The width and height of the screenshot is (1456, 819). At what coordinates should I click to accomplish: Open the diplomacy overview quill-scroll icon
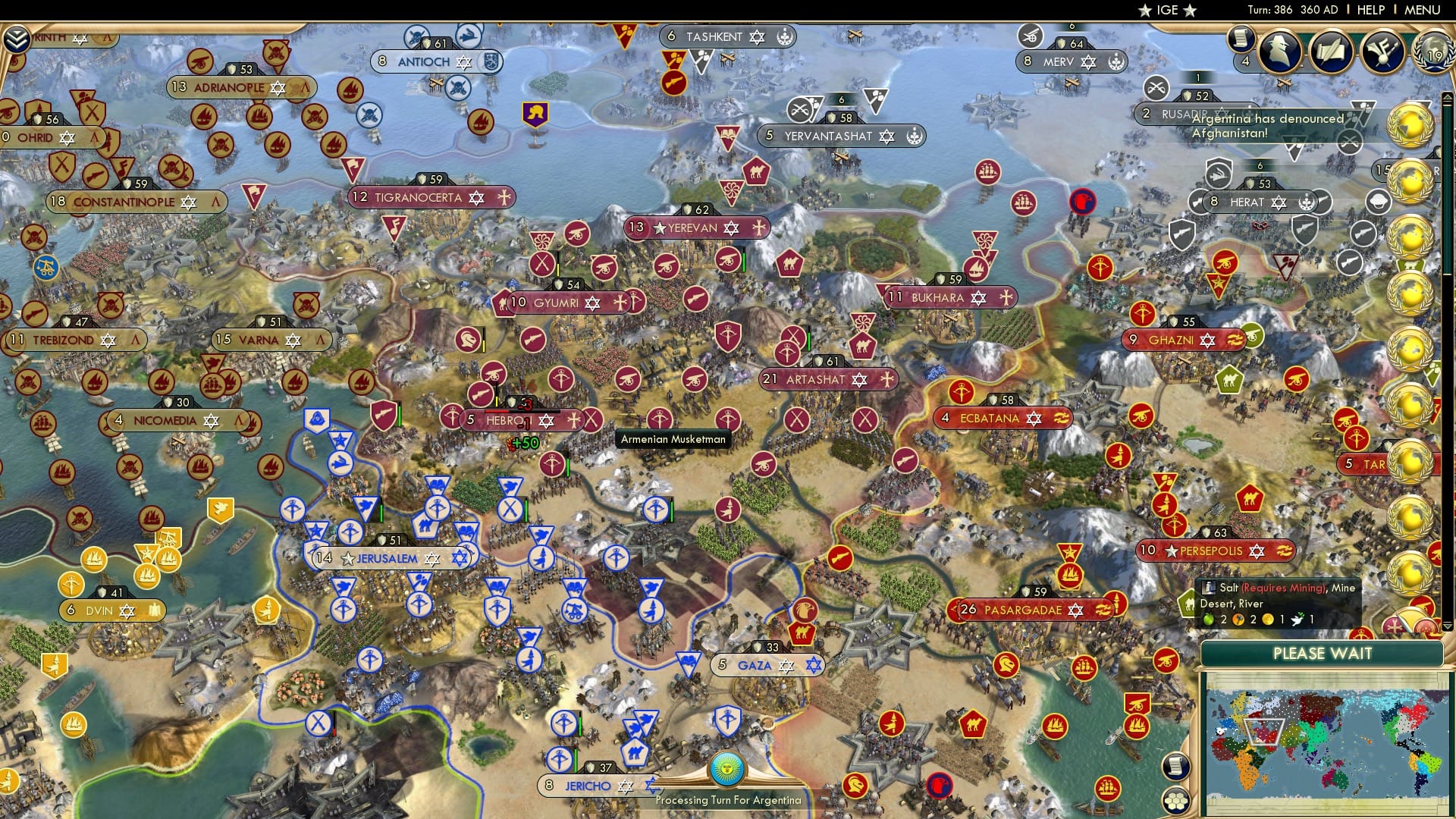1331,49
